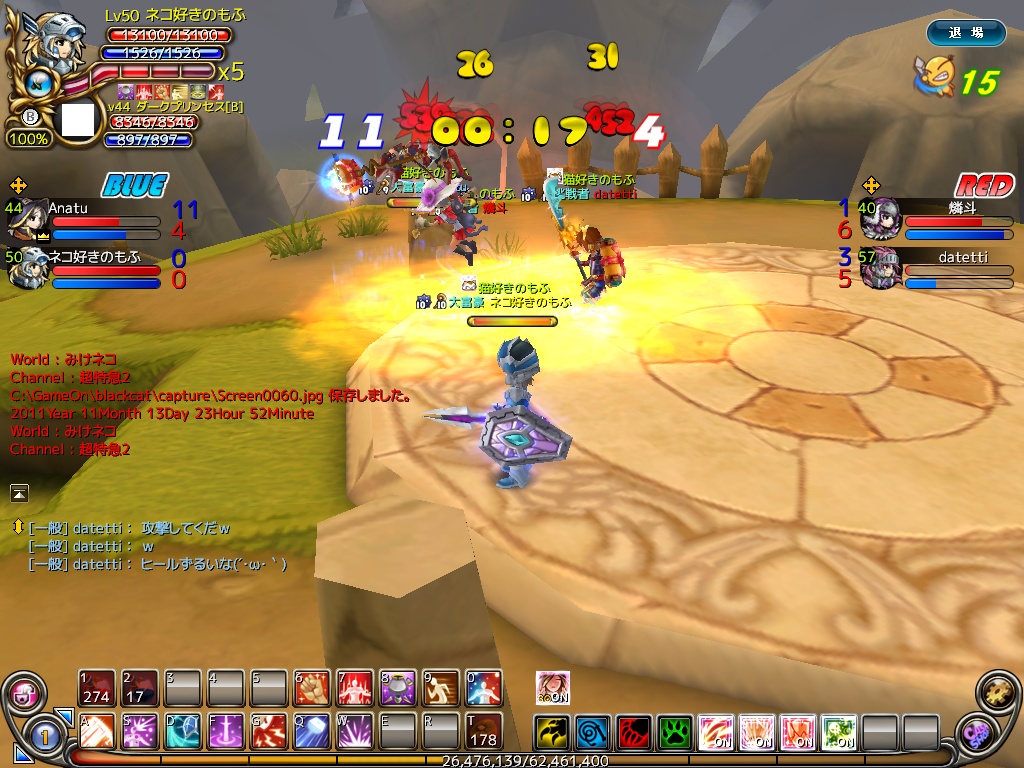This screenshot has height=768, width=1024.
Task: Use the item in hotkey slot 1
Action: 97,689
